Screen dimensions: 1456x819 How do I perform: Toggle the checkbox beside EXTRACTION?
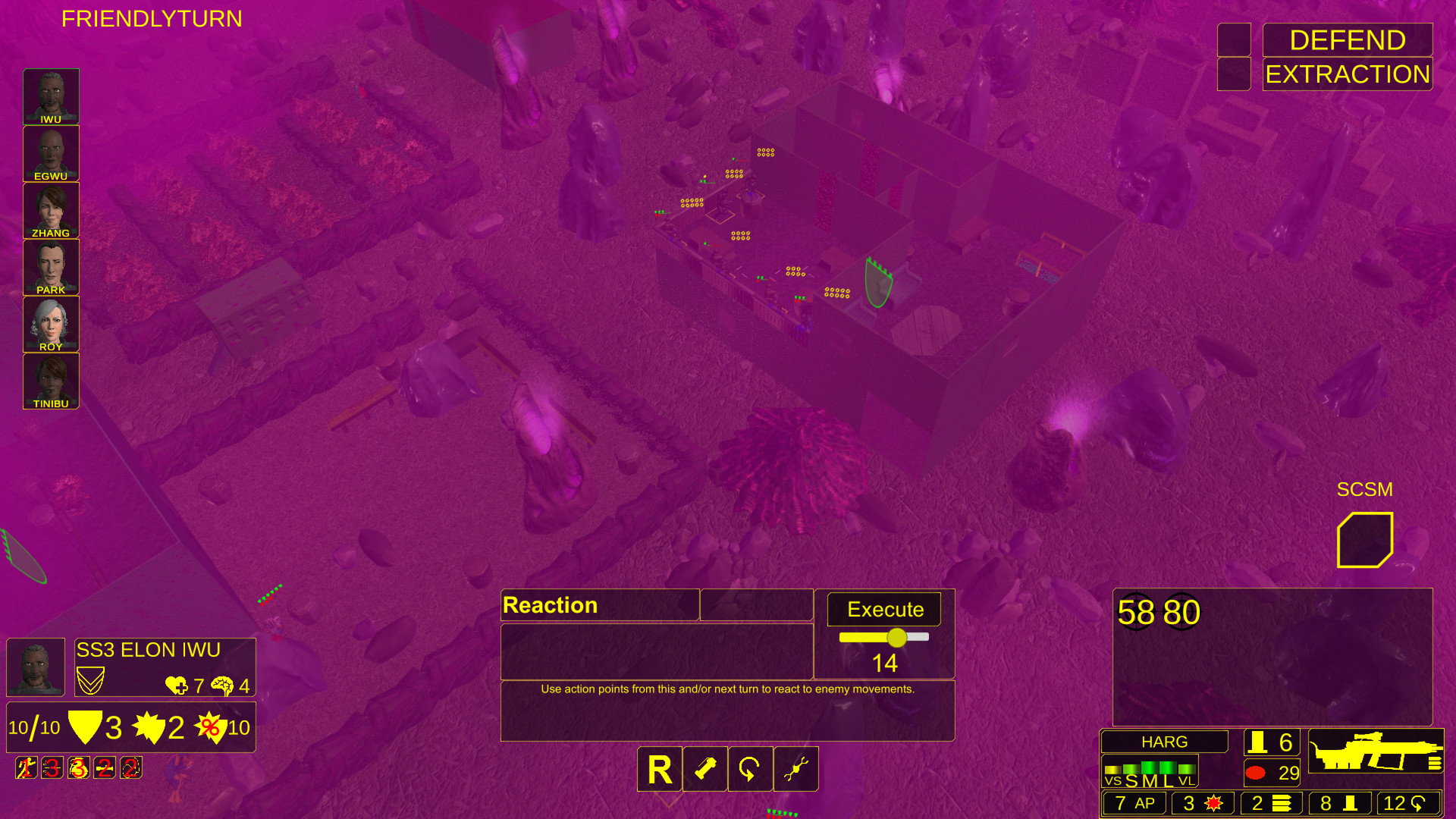(x=1233, y=73)
